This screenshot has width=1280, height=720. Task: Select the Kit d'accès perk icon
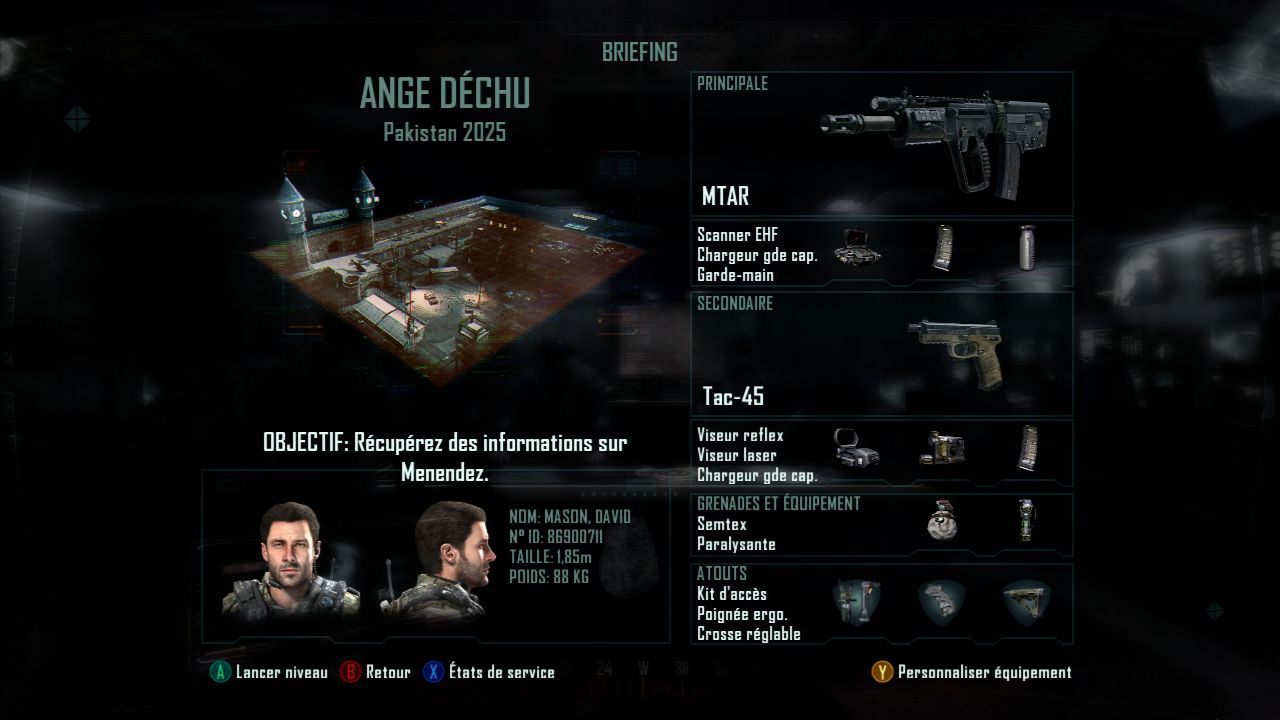[856, 604]
